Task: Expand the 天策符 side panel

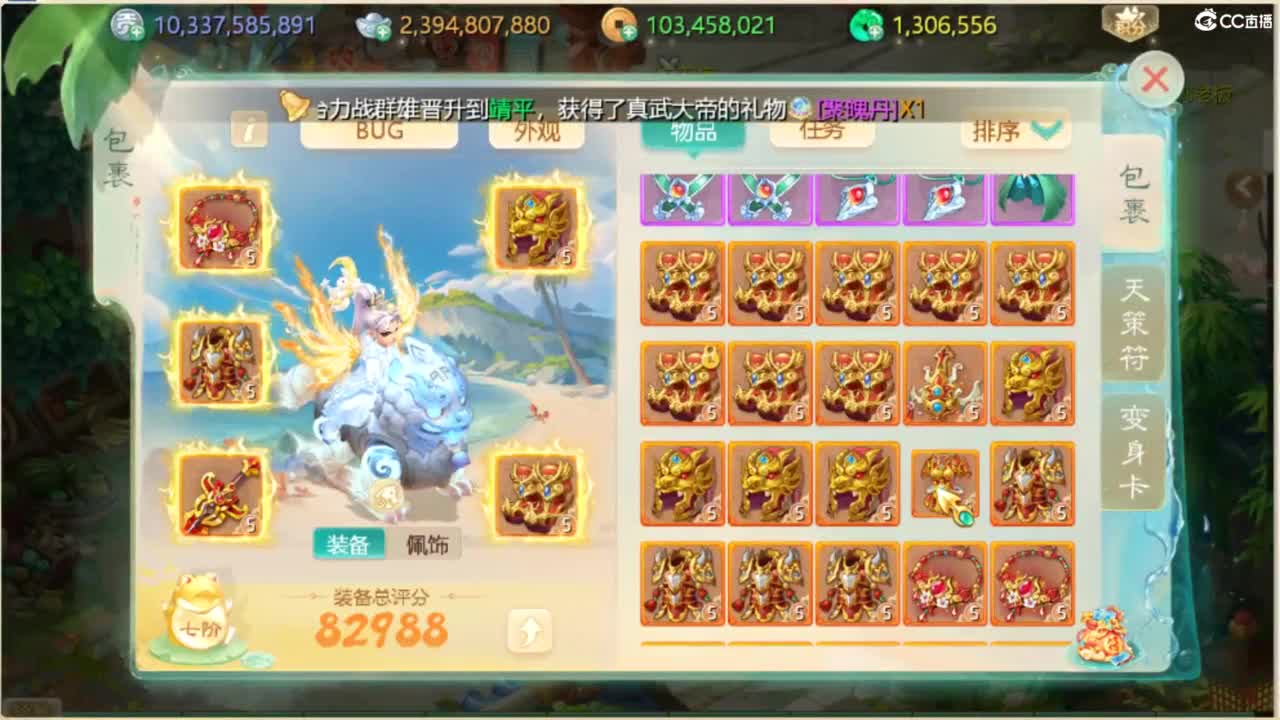Action: pyautogui.click(x=1134, y=320)
